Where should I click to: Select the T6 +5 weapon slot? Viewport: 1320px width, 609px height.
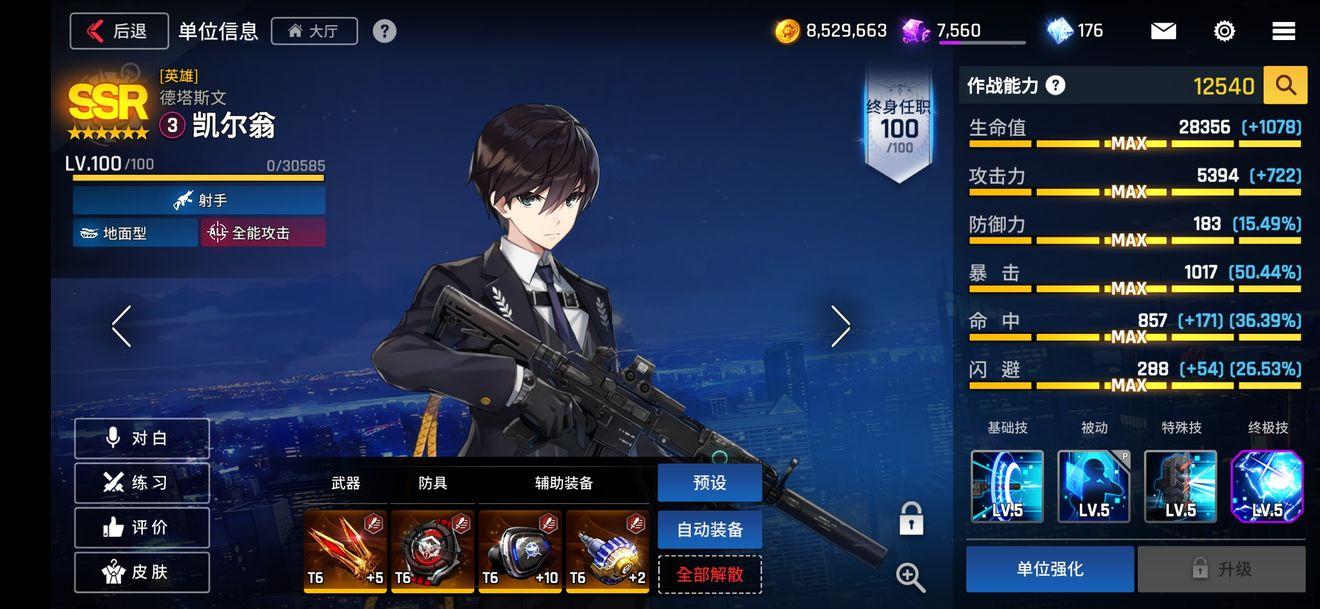[345, 551]
